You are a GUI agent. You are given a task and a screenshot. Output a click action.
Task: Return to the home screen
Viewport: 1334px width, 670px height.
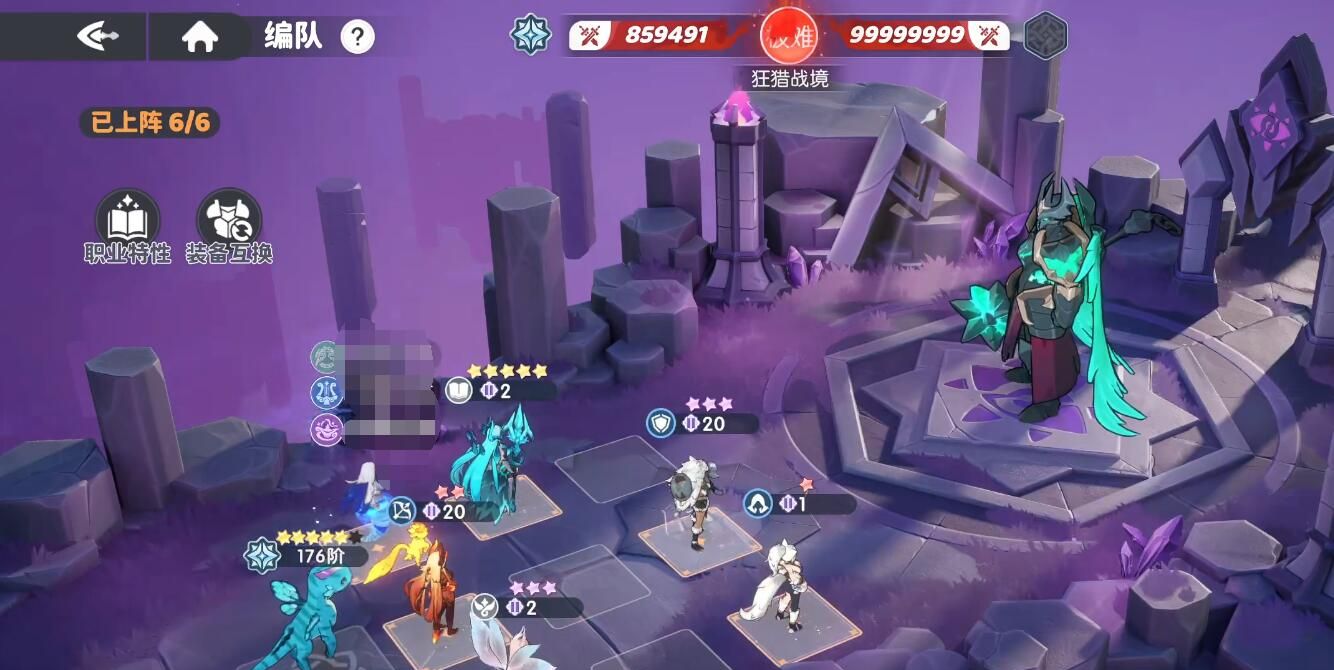coord(200,37)
